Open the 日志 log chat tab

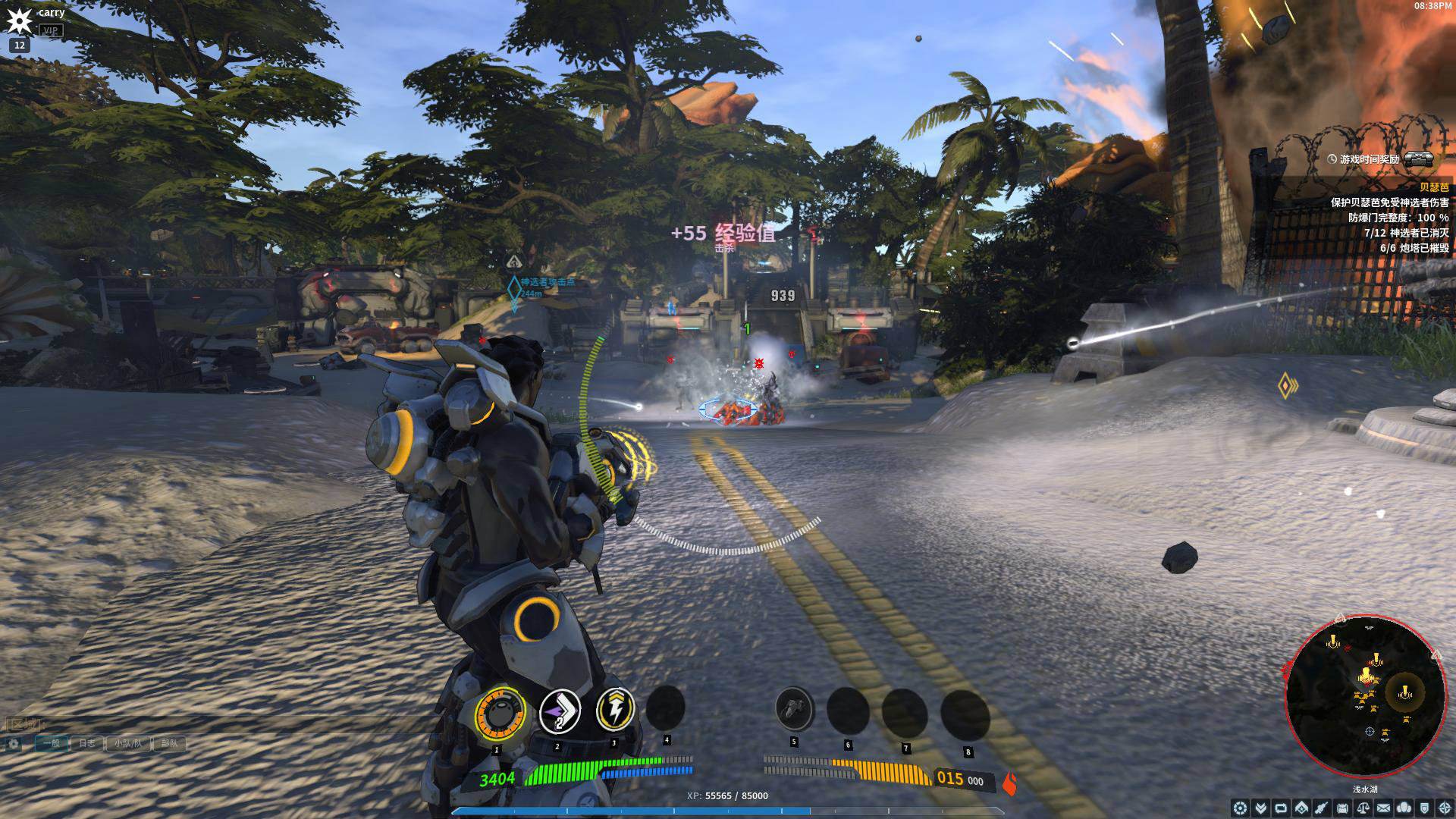tap(88, 743)
